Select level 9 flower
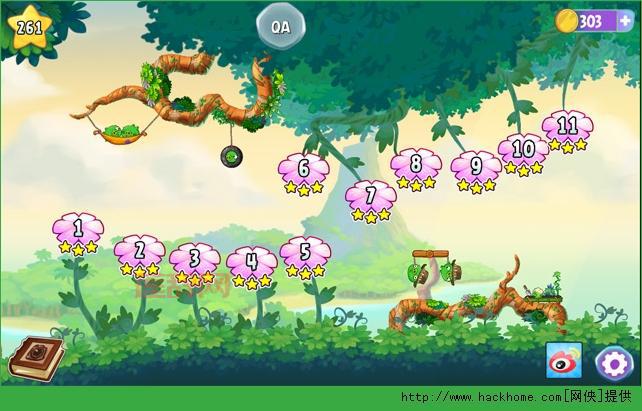The height and width of the screenshot is (411, 642). pos(475,168)
